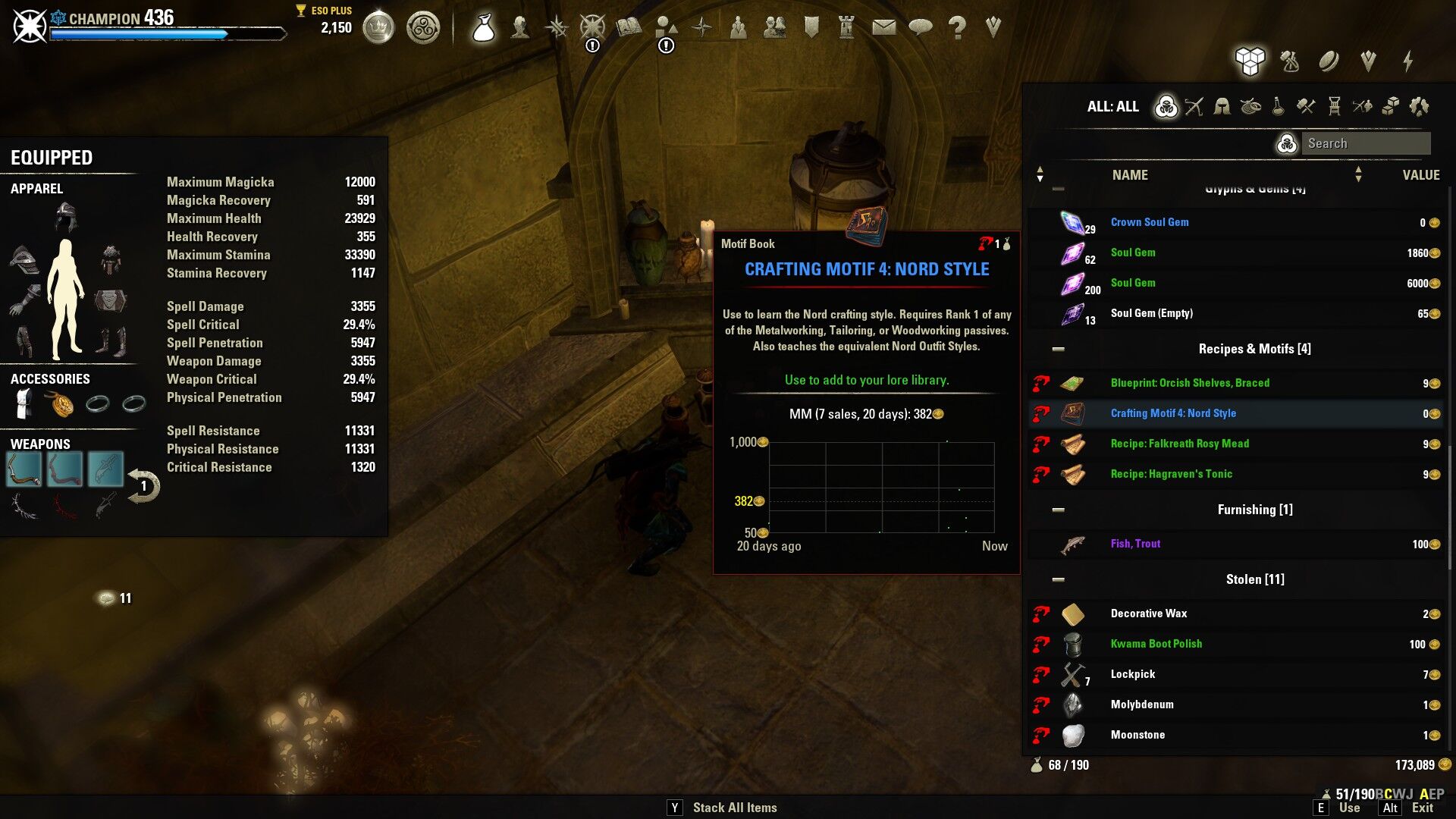Sort inventory by the VALUE column

click(x=1420, y=175)
